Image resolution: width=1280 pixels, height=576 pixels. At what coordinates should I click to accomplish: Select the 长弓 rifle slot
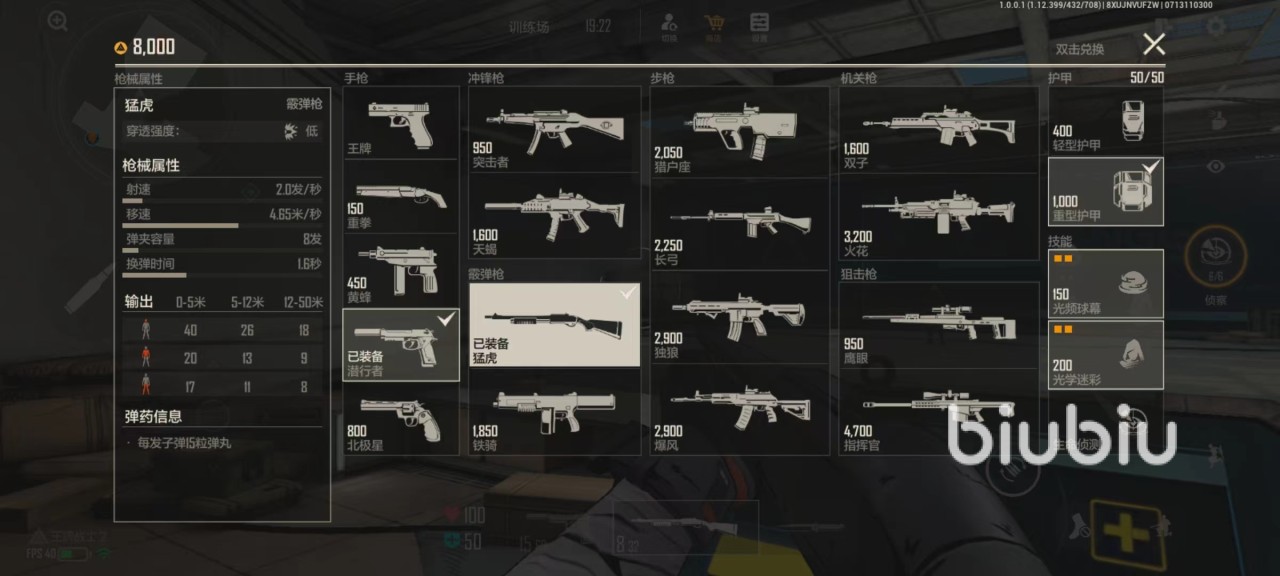(x=739, y=223)
